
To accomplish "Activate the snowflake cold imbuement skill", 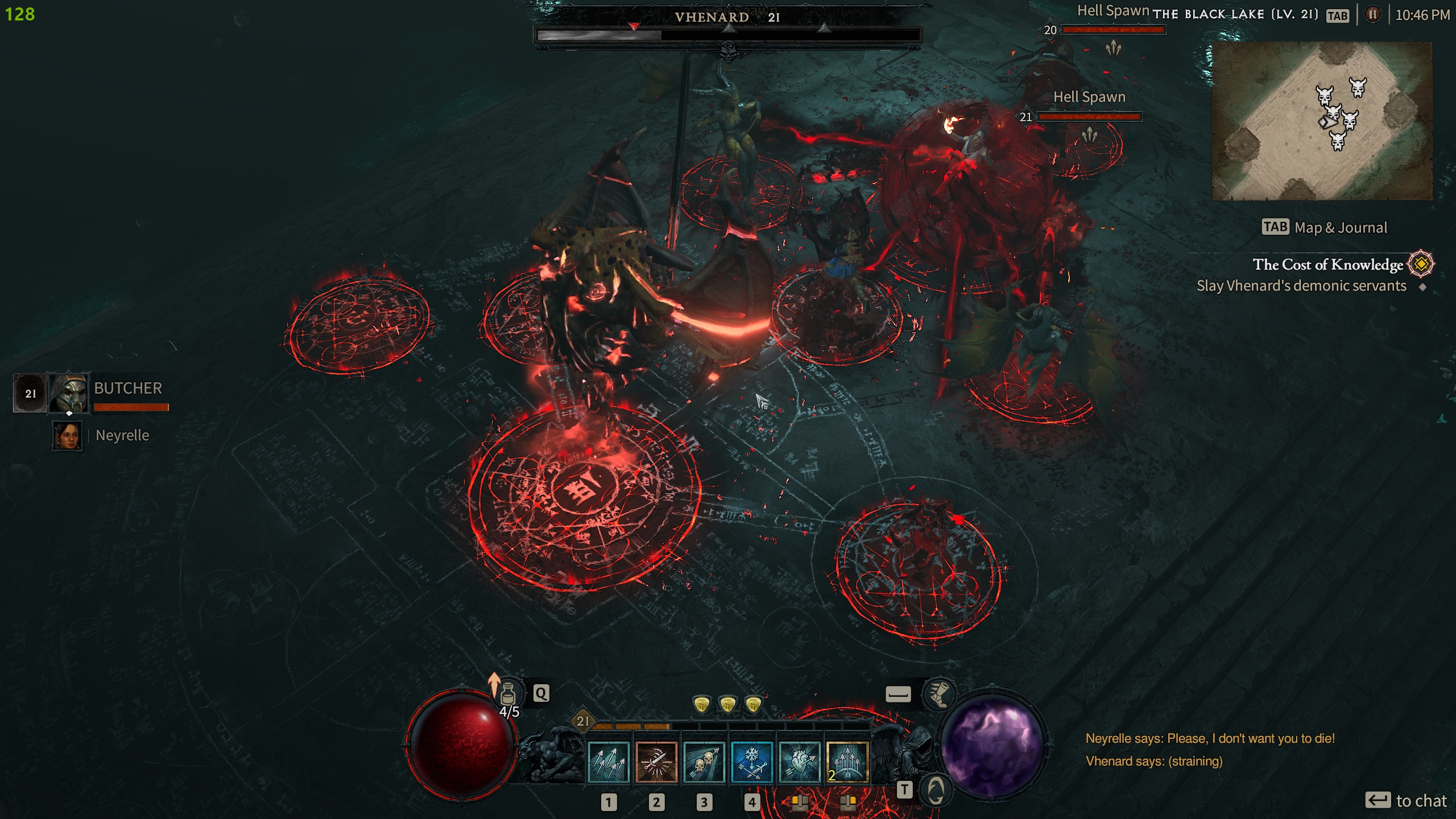I will click(x=751, y=763).
